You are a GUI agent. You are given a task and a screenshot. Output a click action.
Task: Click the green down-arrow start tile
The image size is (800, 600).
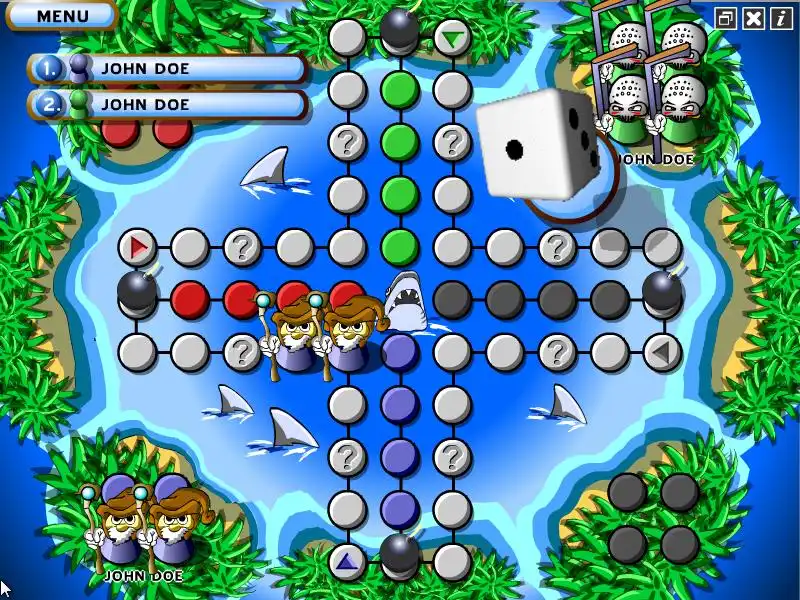point(453,38)
